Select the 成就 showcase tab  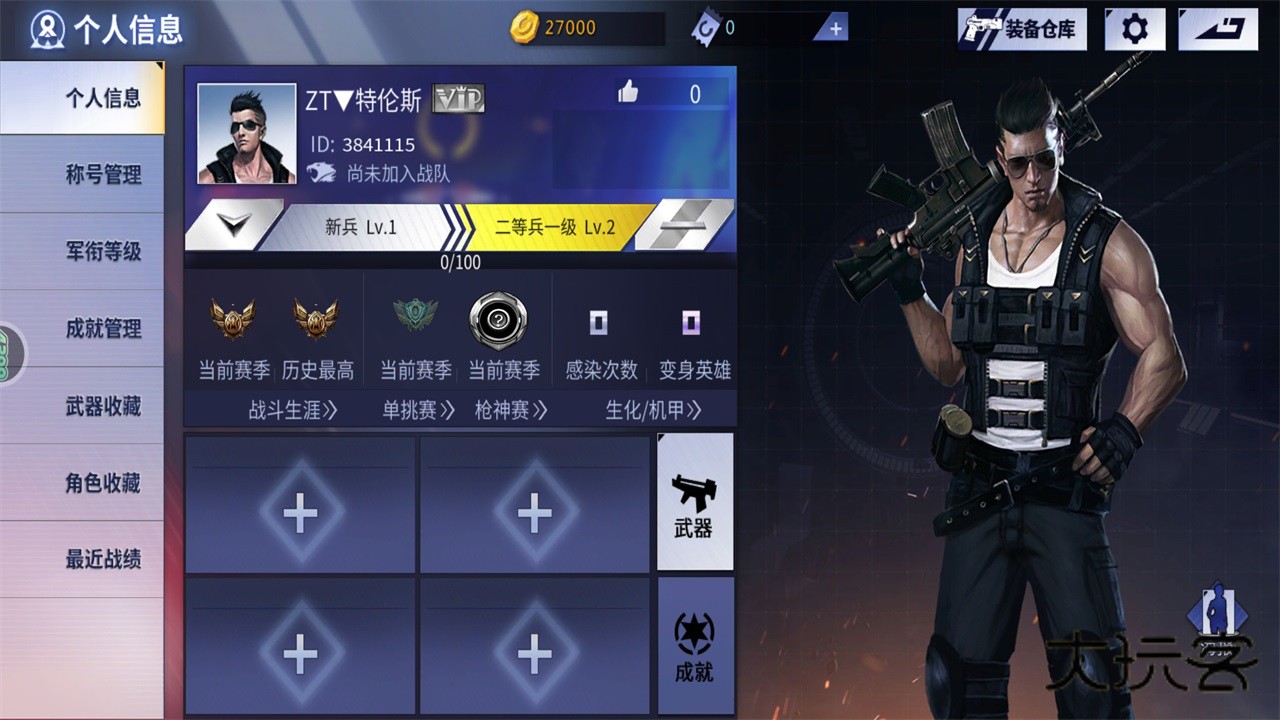695,646
